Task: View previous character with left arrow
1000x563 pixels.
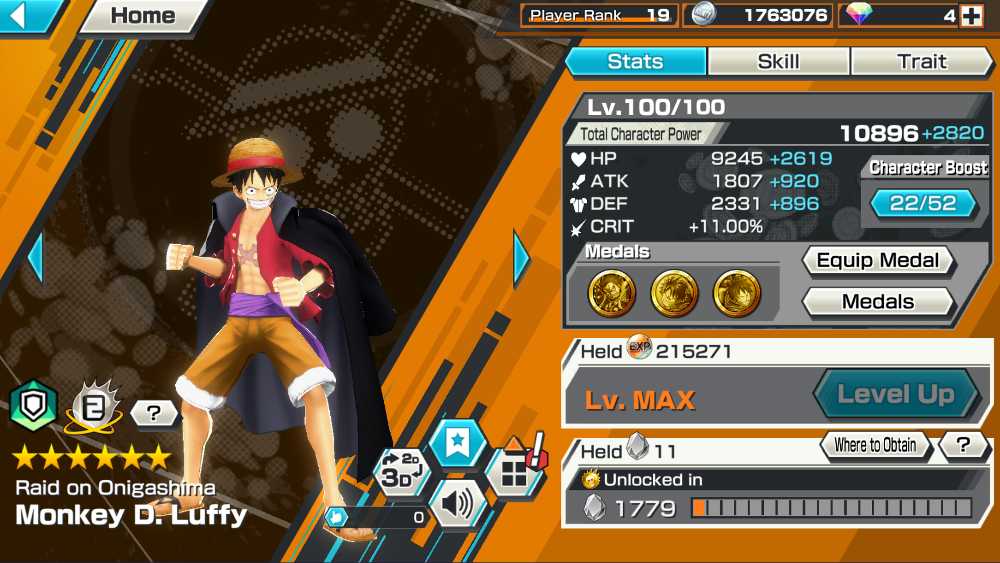Action: click(x=35, y=258)
